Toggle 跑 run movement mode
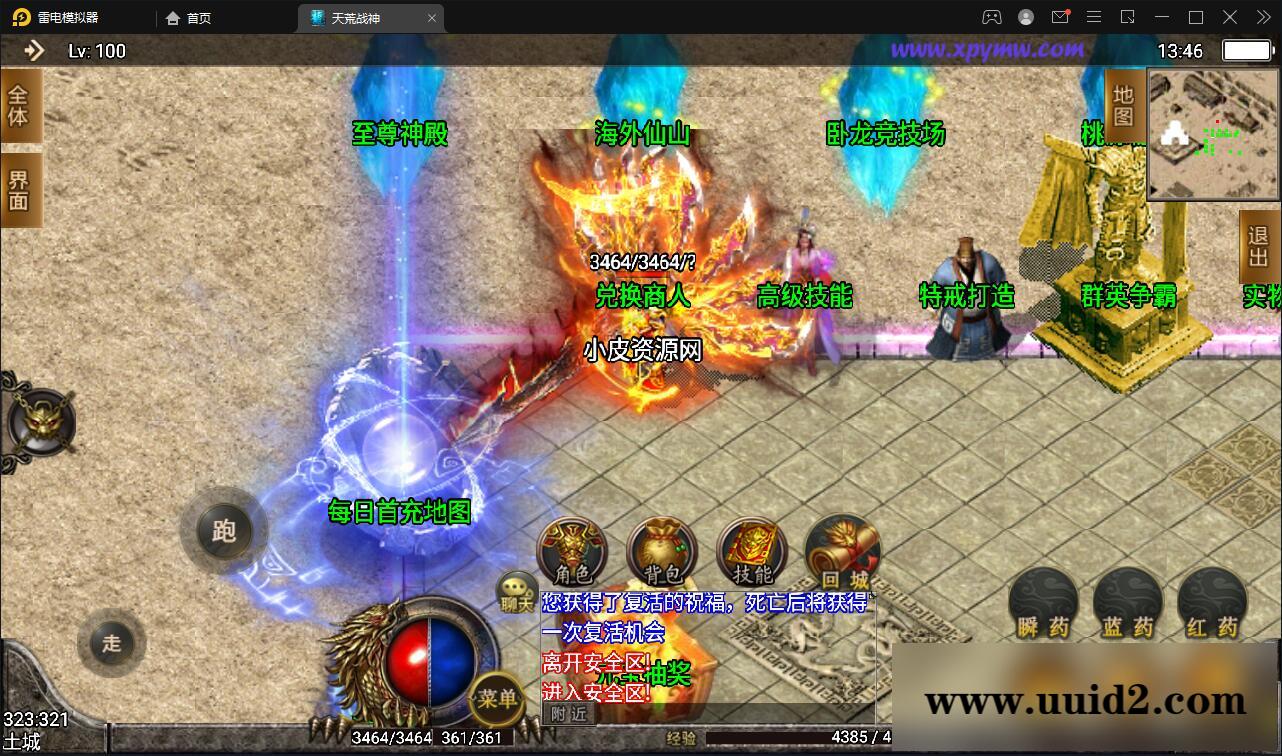1282x756 pixels. point(224,533)
